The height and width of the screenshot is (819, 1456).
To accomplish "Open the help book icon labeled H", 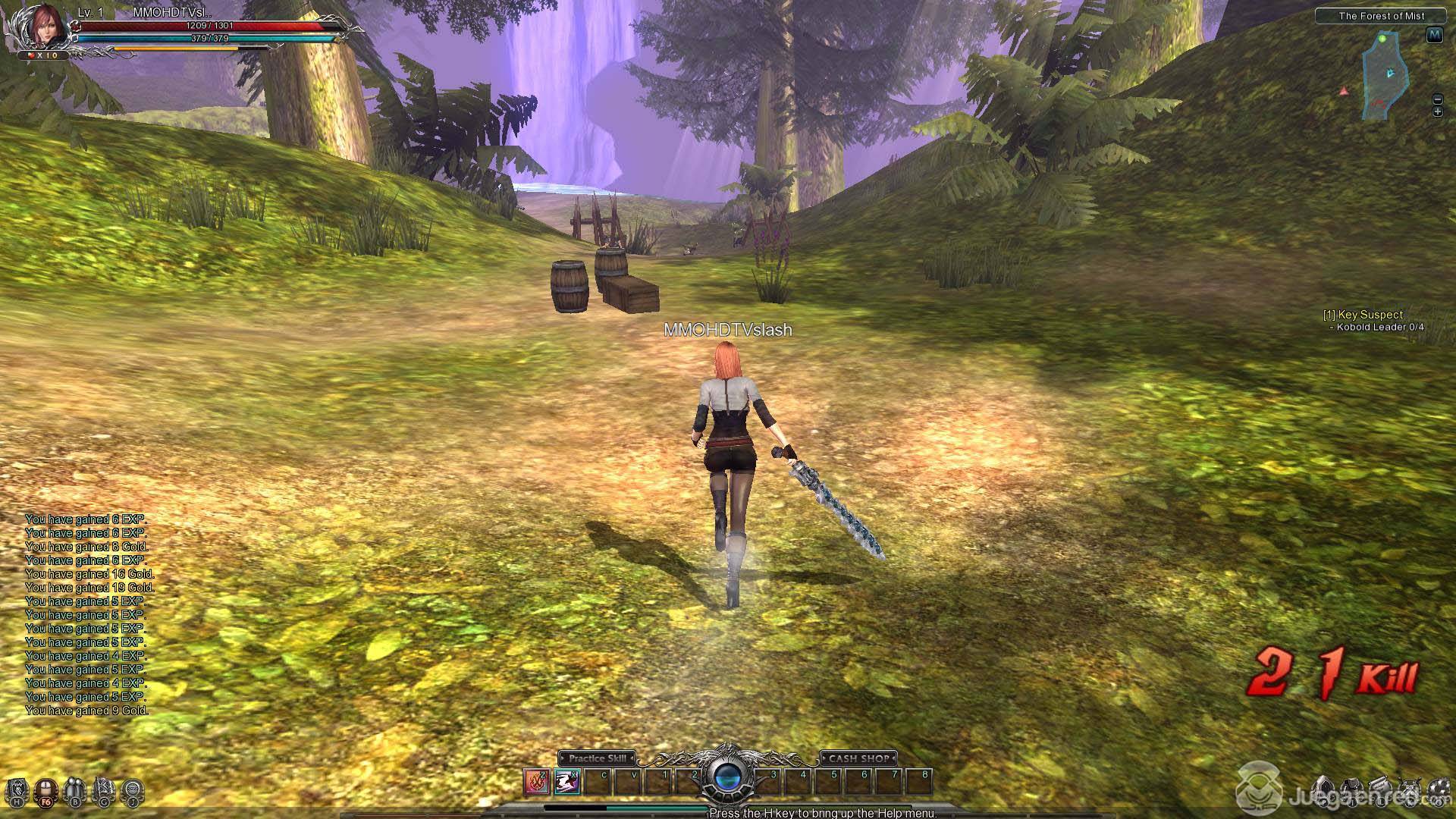I will 18,791.
